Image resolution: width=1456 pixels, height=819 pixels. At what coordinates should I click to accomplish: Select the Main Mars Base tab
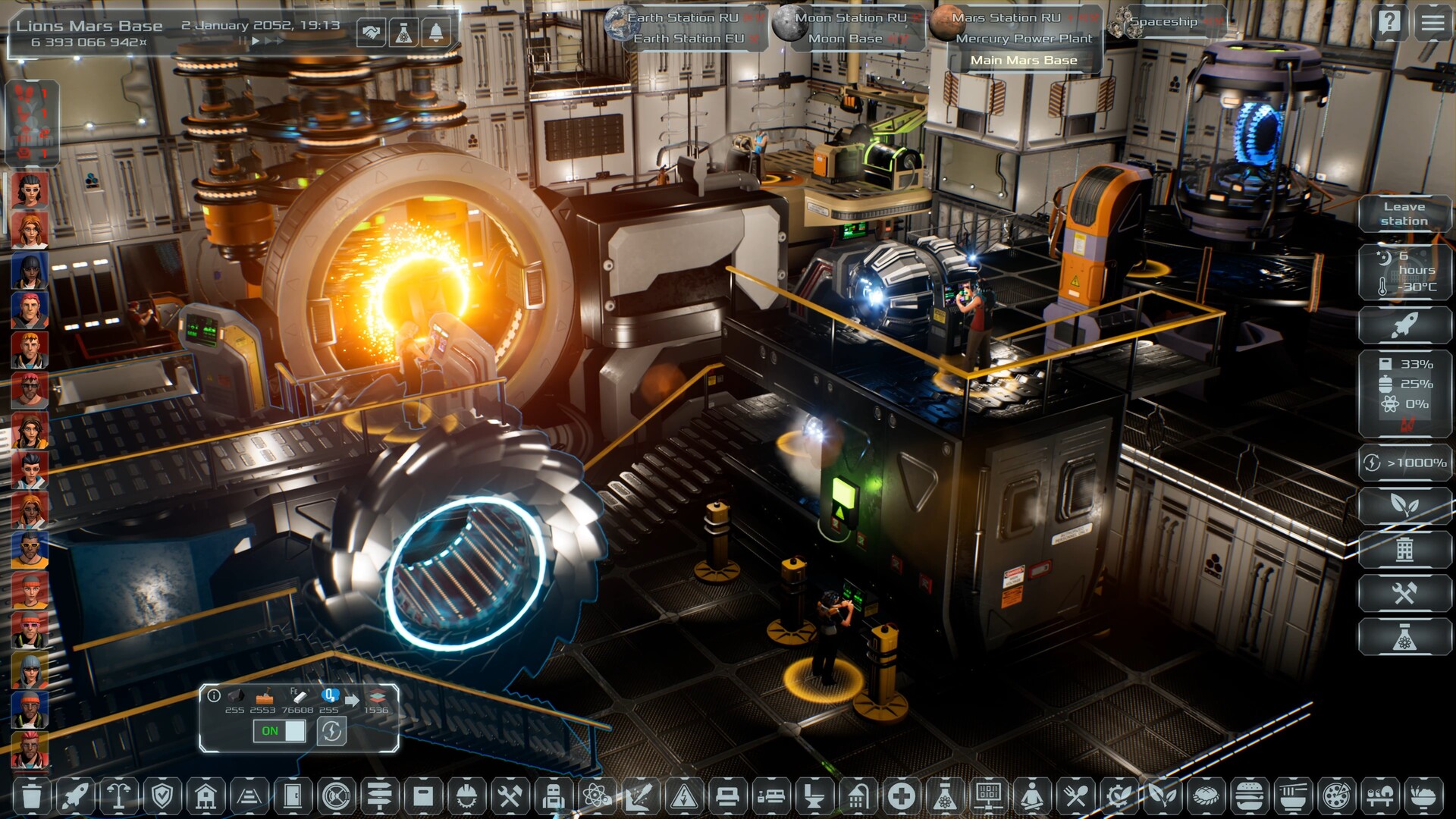tap(1024, 60)
